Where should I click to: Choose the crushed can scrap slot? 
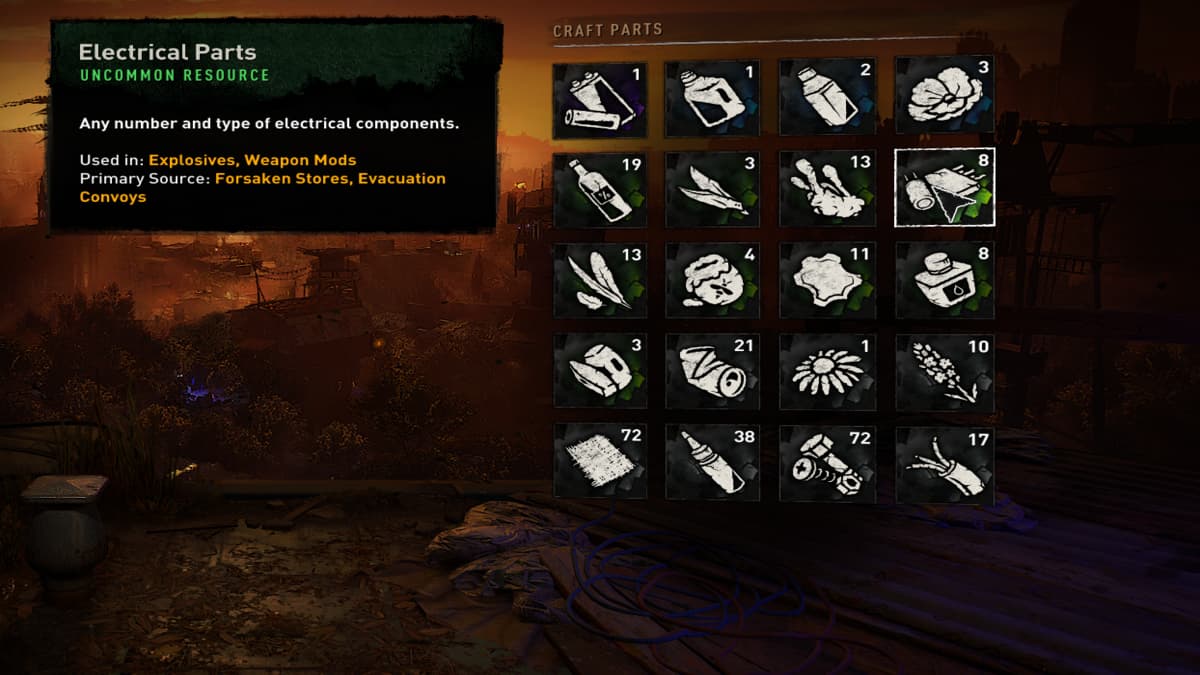[712, 371]
